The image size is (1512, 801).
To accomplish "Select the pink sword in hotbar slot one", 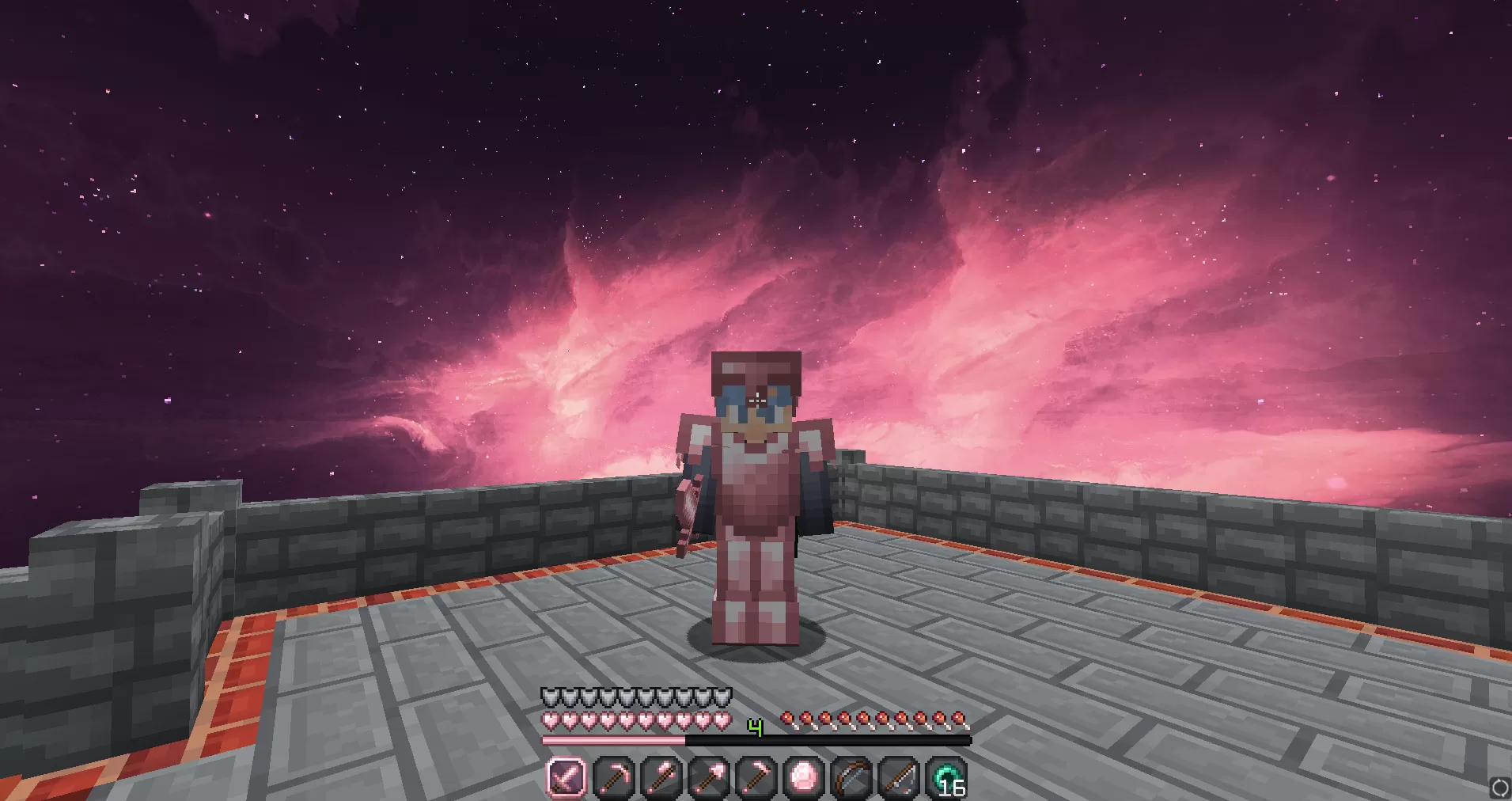I will point(565,779).
